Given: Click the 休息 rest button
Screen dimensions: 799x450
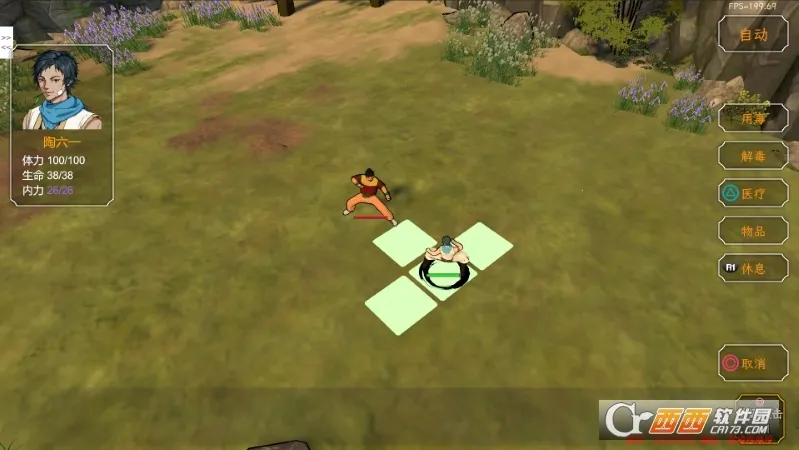Looking at the screenshot, I should (x=753, y=268).
